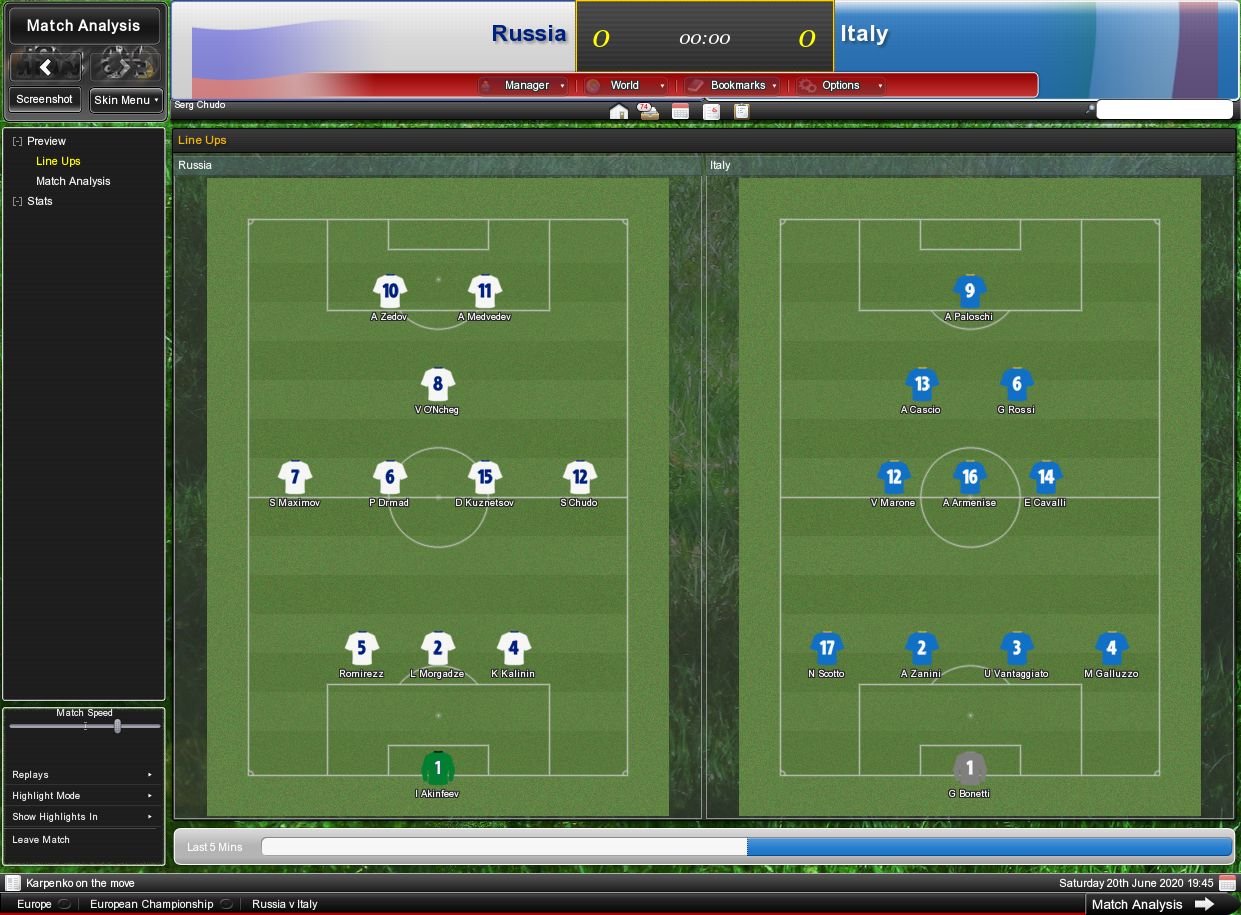Take a screenshot with the Screenshot button
This screenshot has width=1241, height=915.
pos(45,99)
